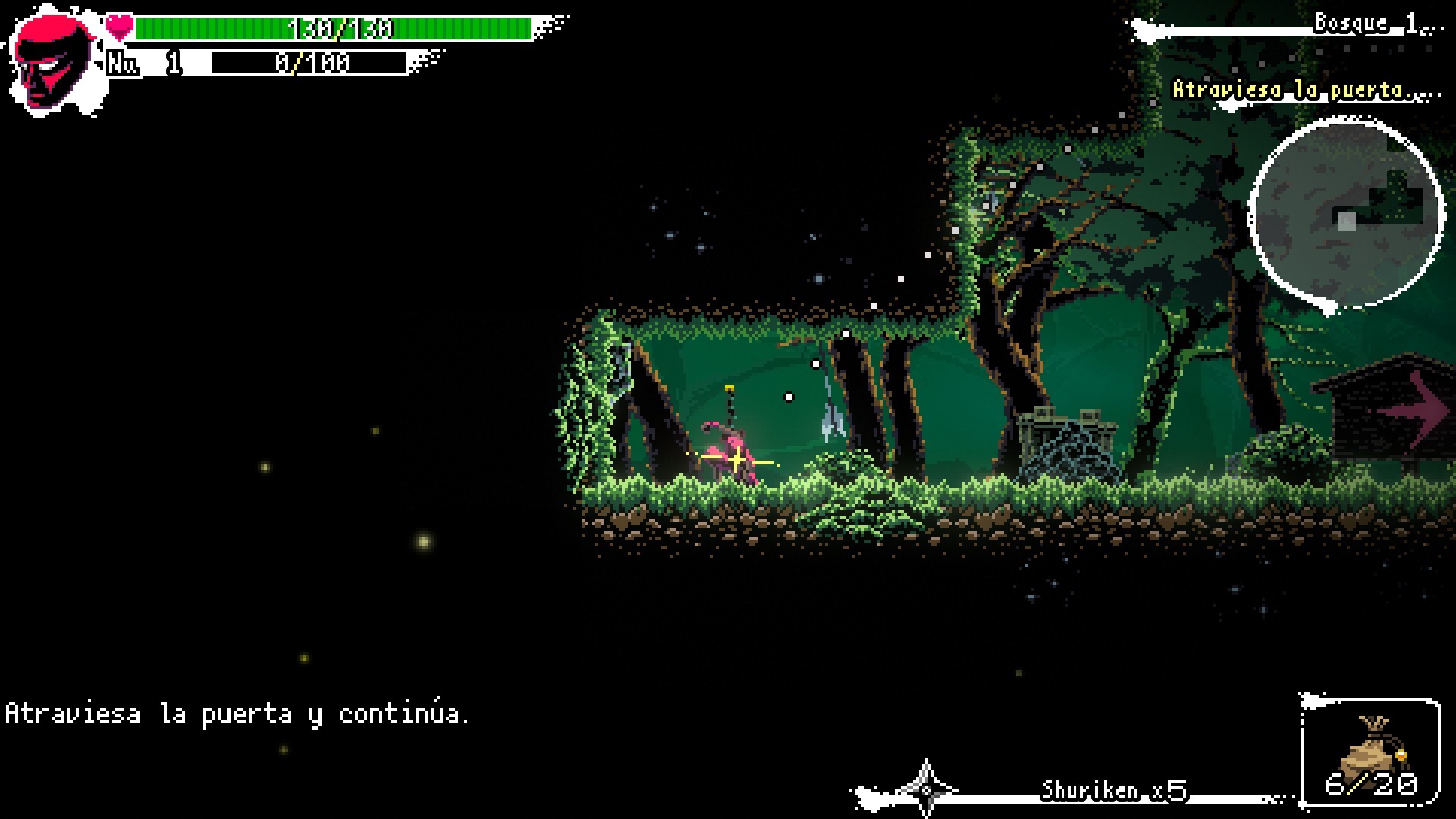Open the coin pouch inventory slot
The height and width of the screenshot is (819, 1456).
pos(1370,751)
